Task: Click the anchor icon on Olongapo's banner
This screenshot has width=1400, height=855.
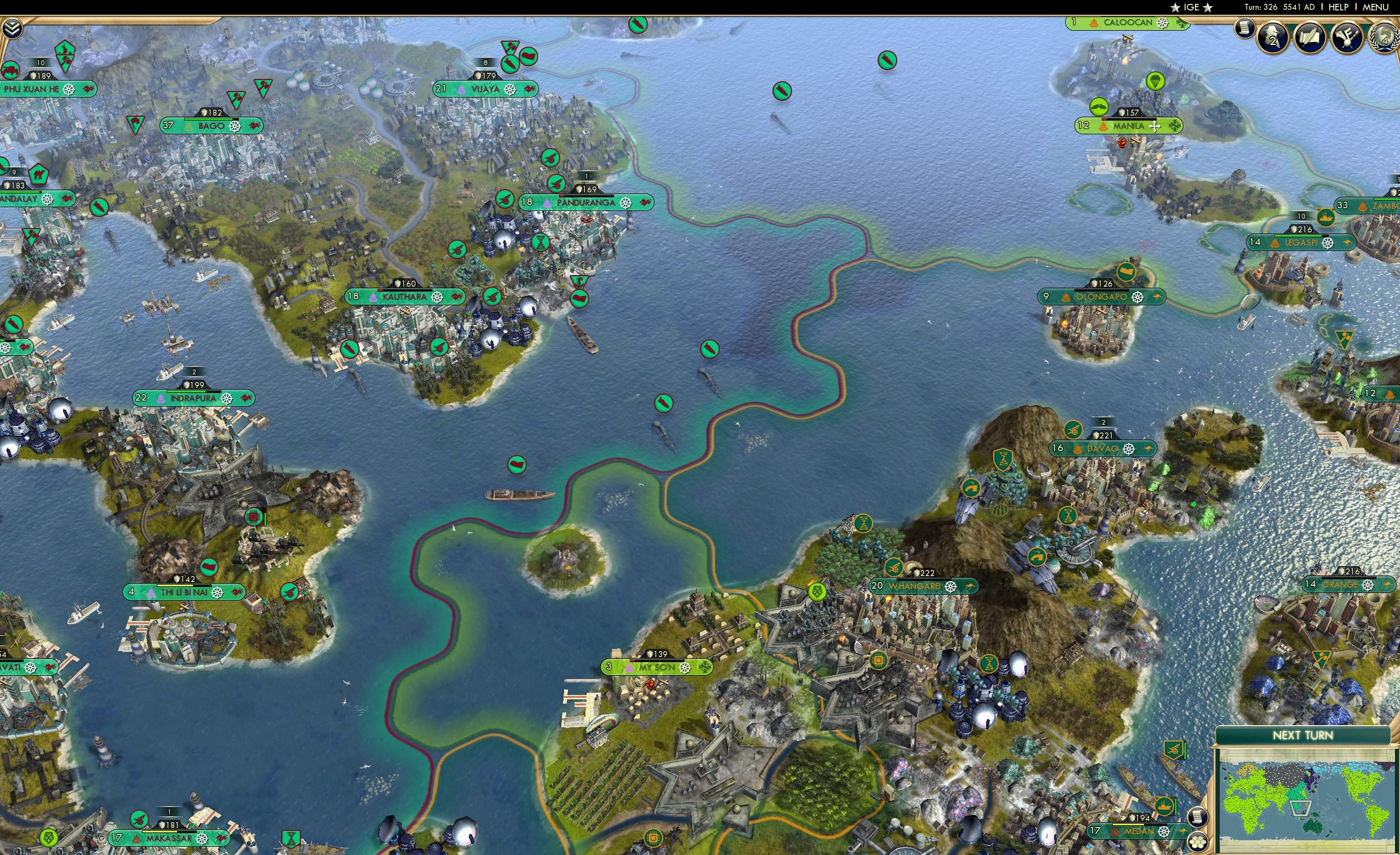Action: coord(1156,298)
